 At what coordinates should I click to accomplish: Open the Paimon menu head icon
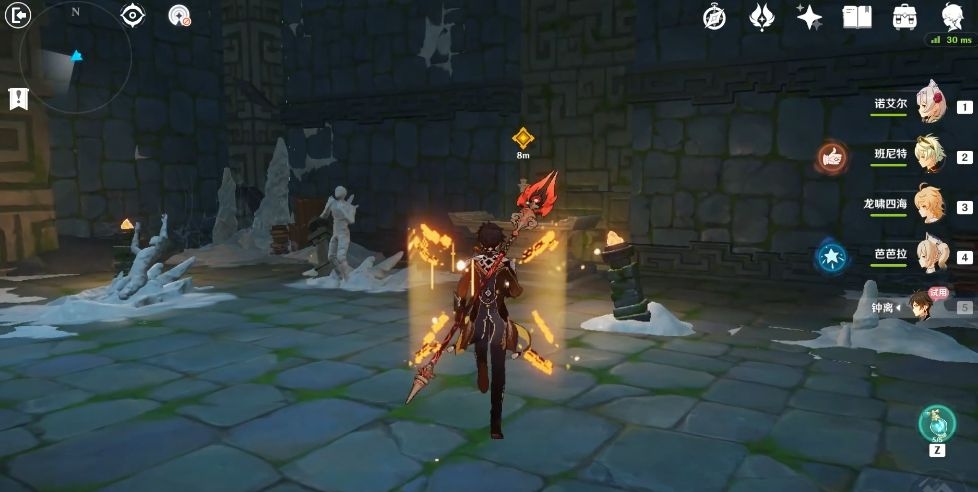[953, 17]
